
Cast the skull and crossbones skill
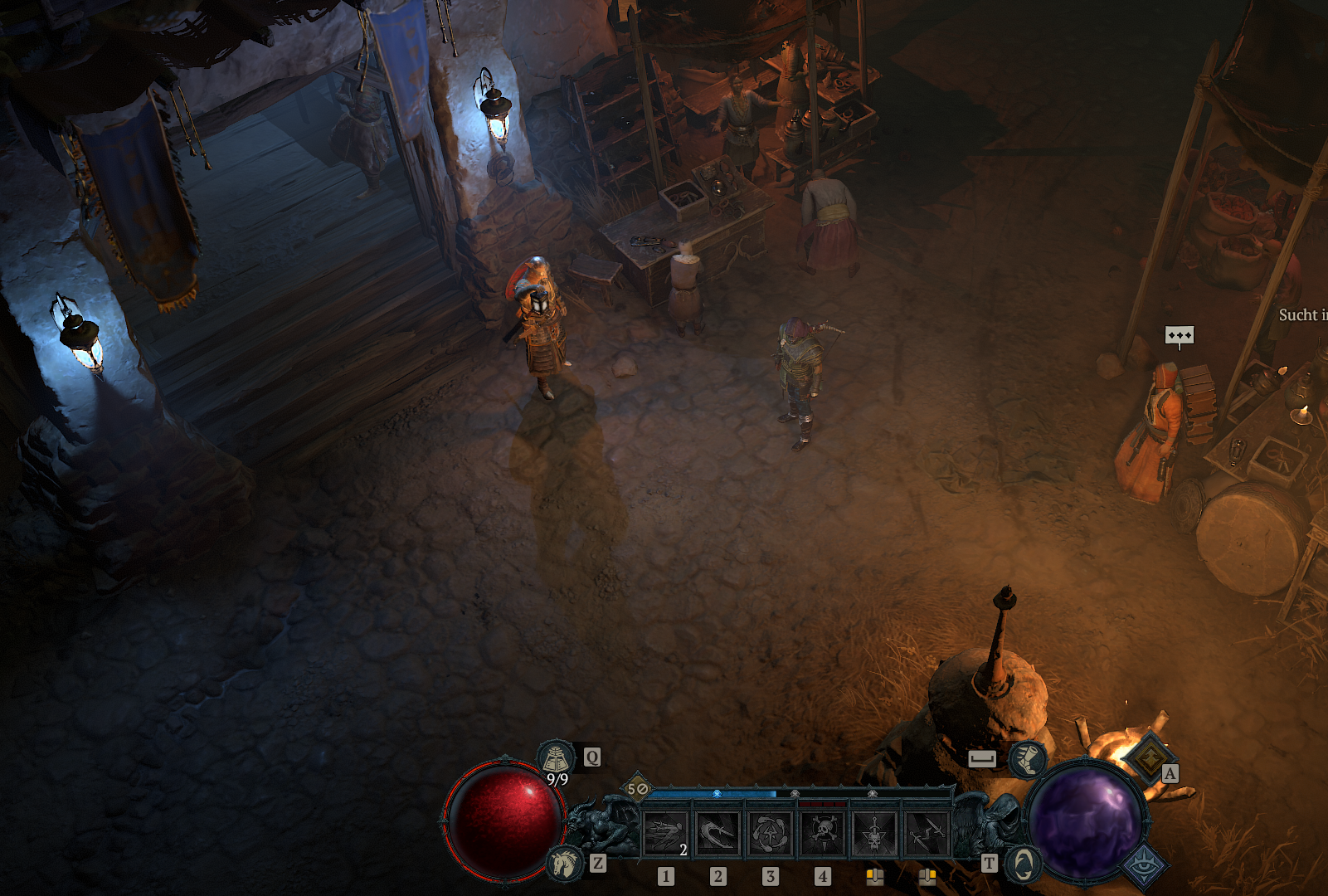tap(823, 832)
